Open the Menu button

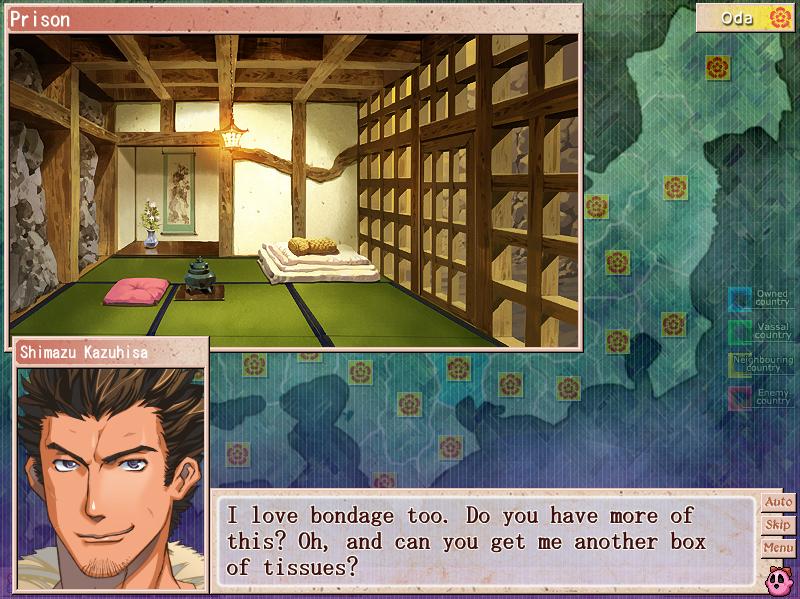(x=777, y=548)
